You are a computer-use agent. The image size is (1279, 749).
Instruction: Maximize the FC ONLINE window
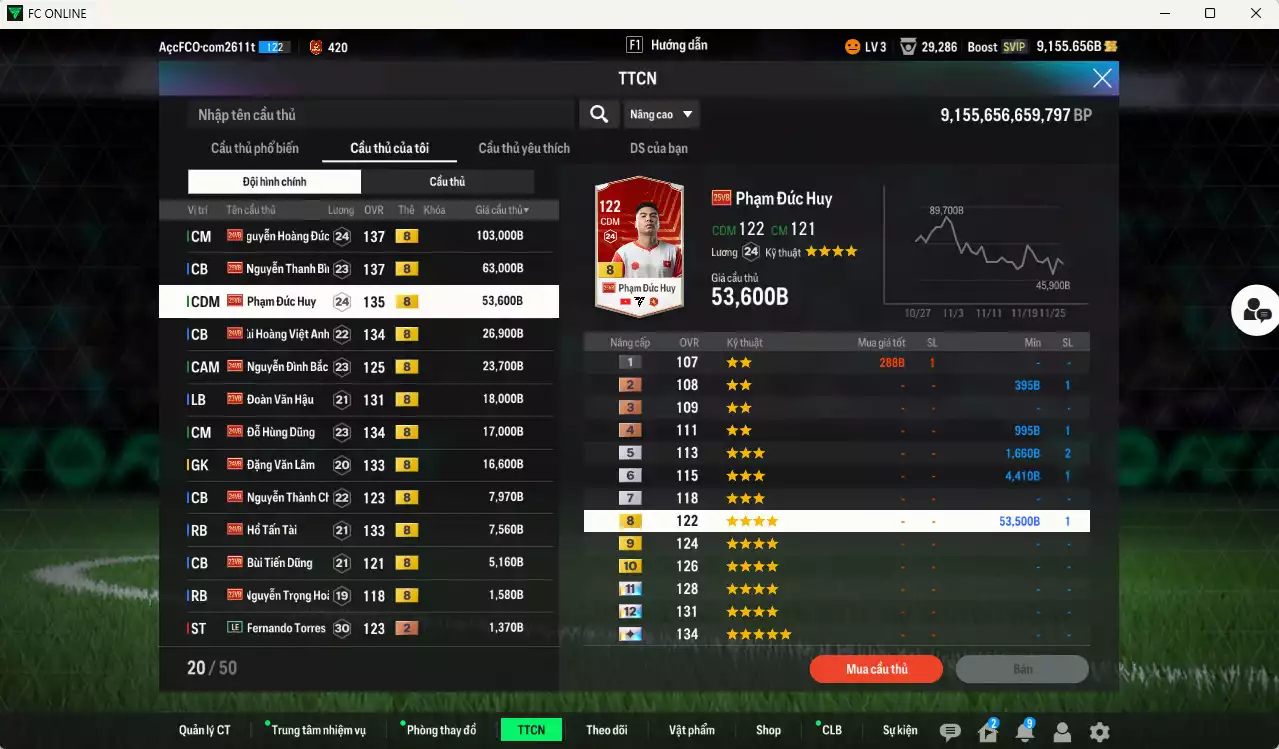[x=1210, y=13]
